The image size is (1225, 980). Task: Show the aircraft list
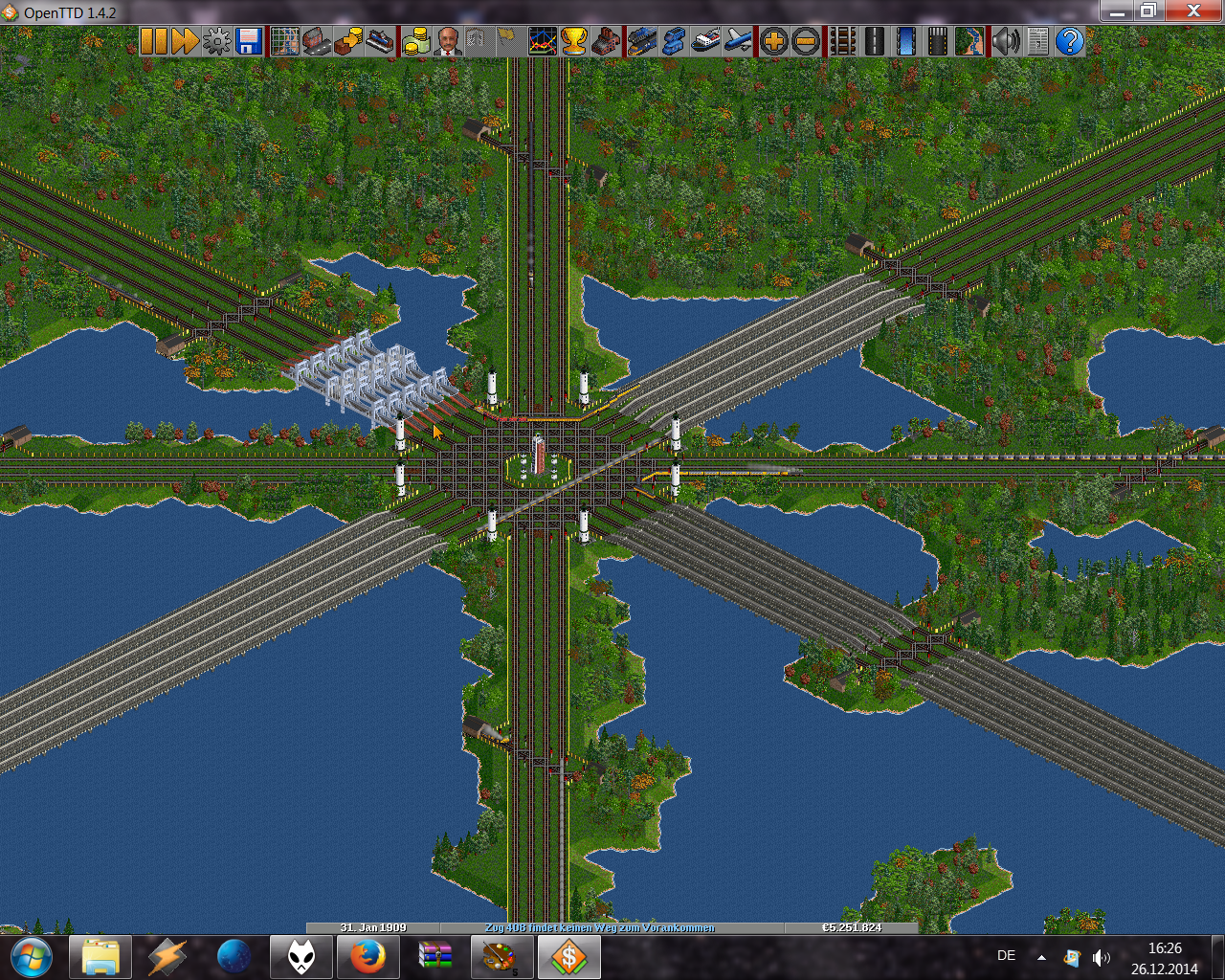[738, 41]
